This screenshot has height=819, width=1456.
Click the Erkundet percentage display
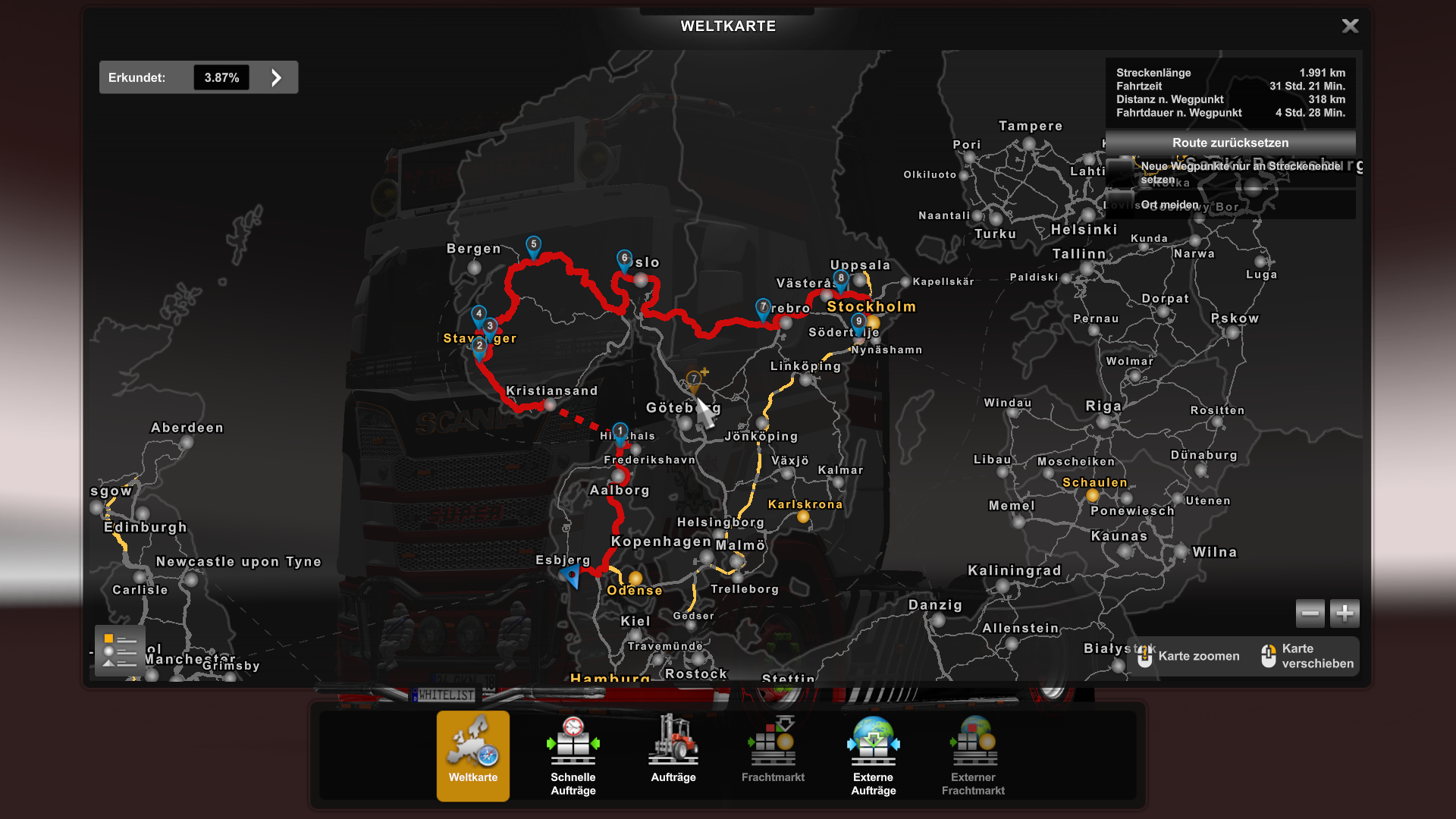(x=221, y=77)
